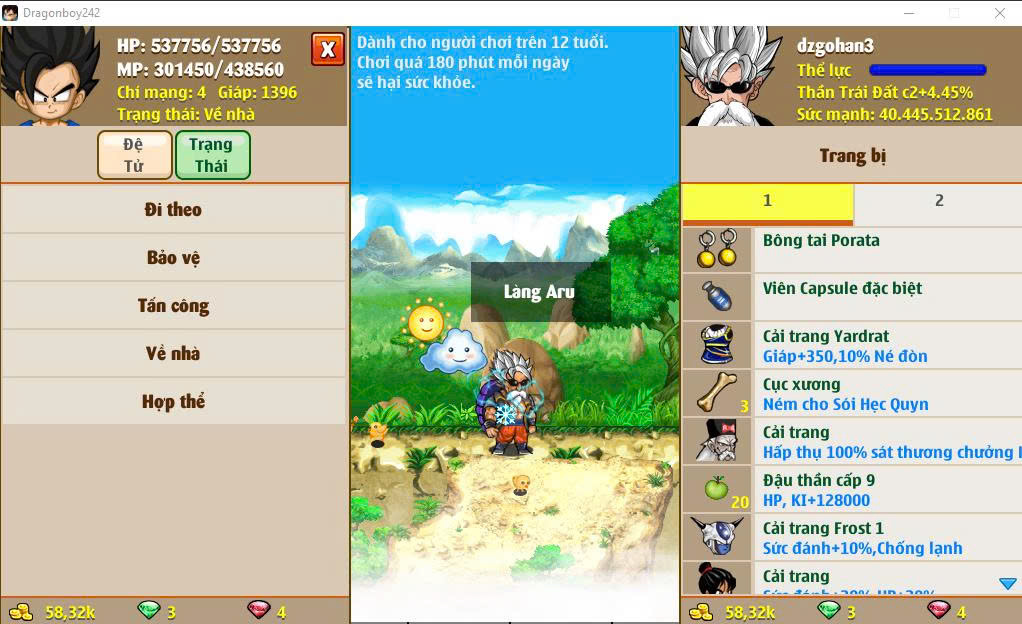This screenshot has width=1022, height=624.
Task: Pick the Đậu thần cấp 9 bean
Action: click(851, 489)
